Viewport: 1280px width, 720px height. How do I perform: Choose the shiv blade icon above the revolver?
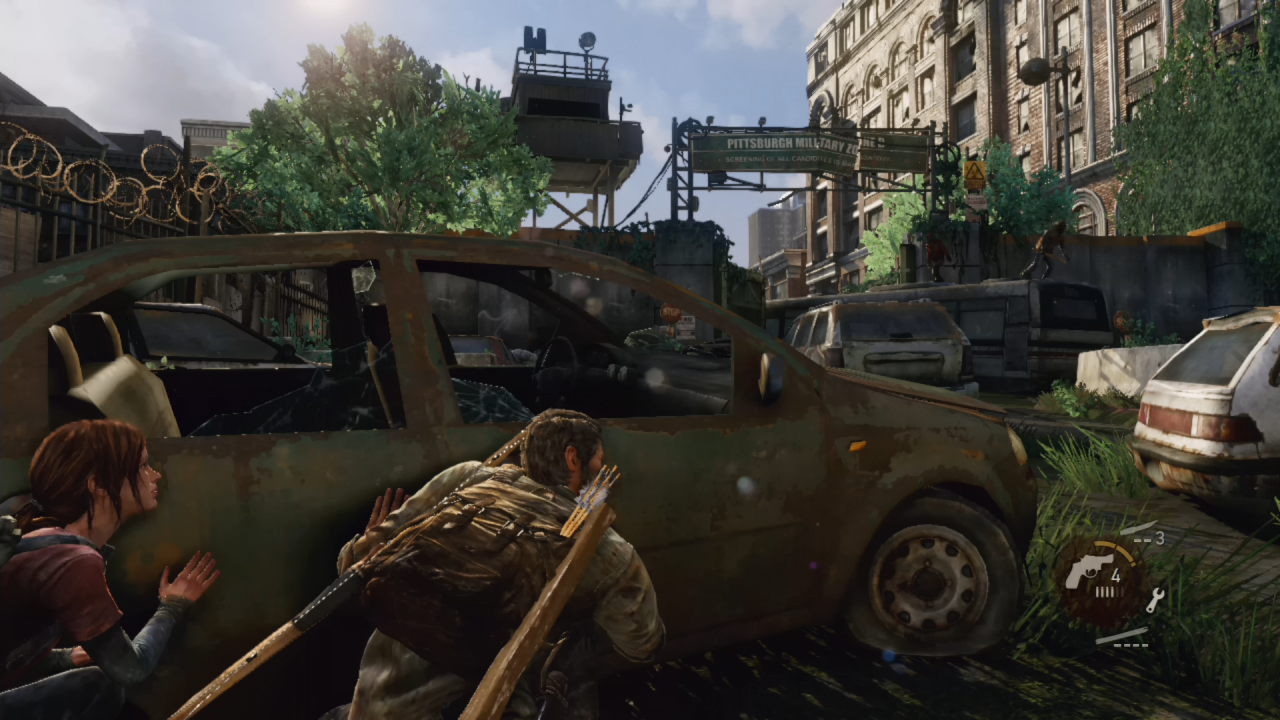(x=1137, y=528)
